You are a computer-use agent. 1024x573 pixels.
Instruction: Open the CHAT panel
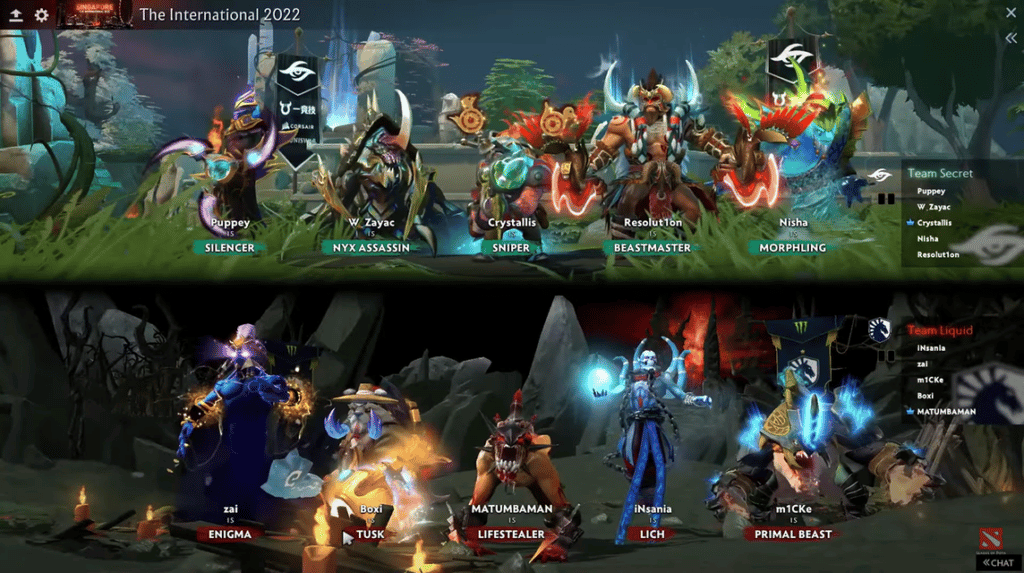point(997,562)
